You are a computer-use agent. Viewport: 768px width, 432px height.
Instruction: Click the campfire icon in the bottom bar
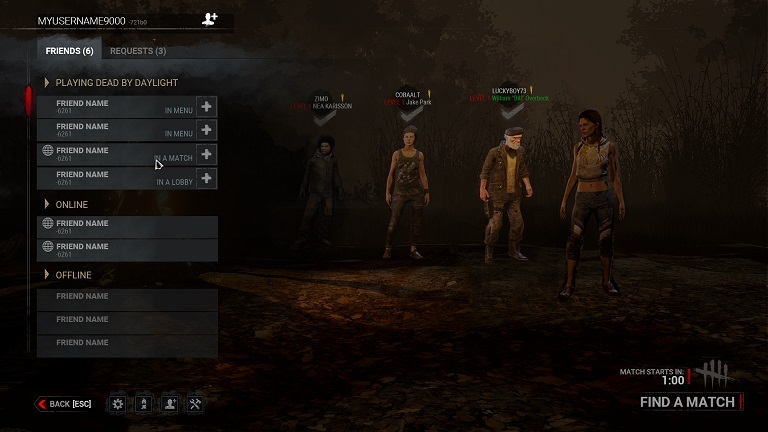coord(144,404)
